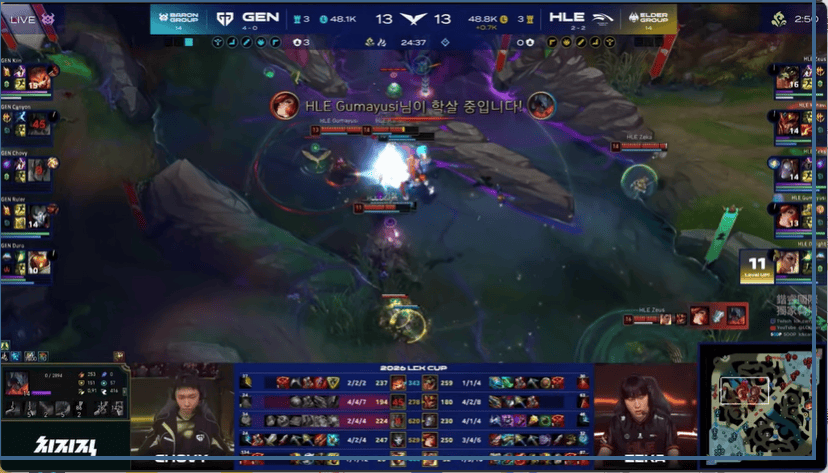The width and height of the screenshot is (828, 473).
Task: Open the selected champion stats panel
Action: coord(64,395)
